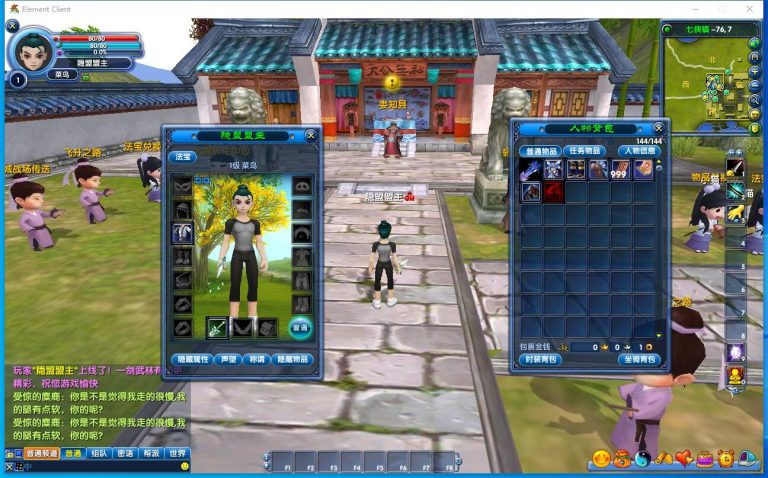Close the character equipment panel

311,134
